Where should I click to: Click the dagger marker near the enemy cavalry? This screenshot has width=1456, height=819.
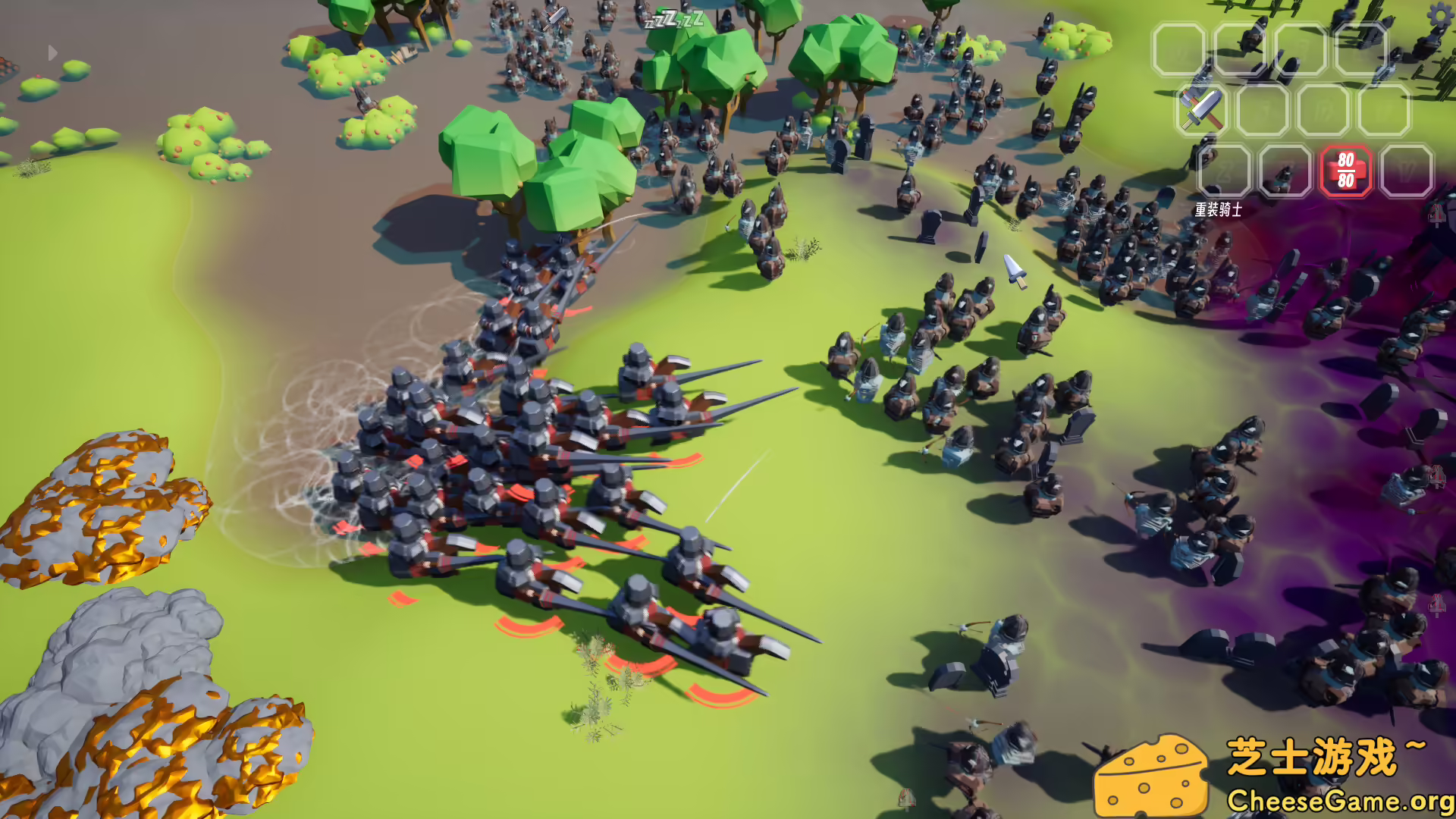1014,271
